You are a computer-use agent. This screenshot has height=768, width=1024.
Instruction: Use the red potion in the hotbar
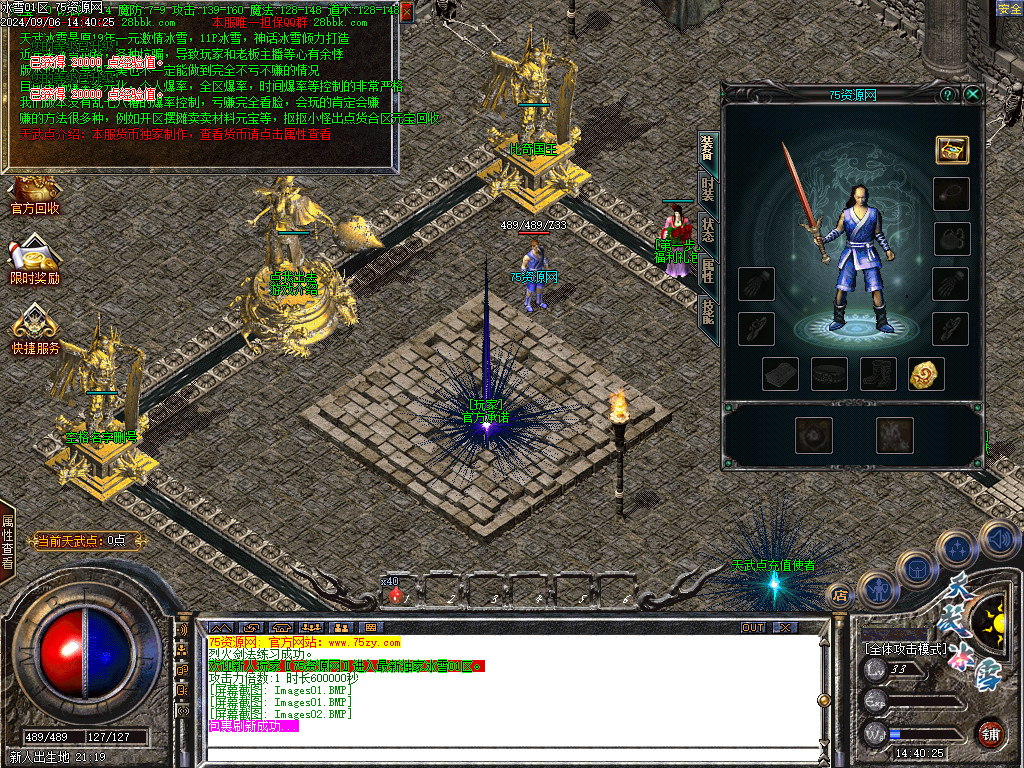[x=396, y=596]
